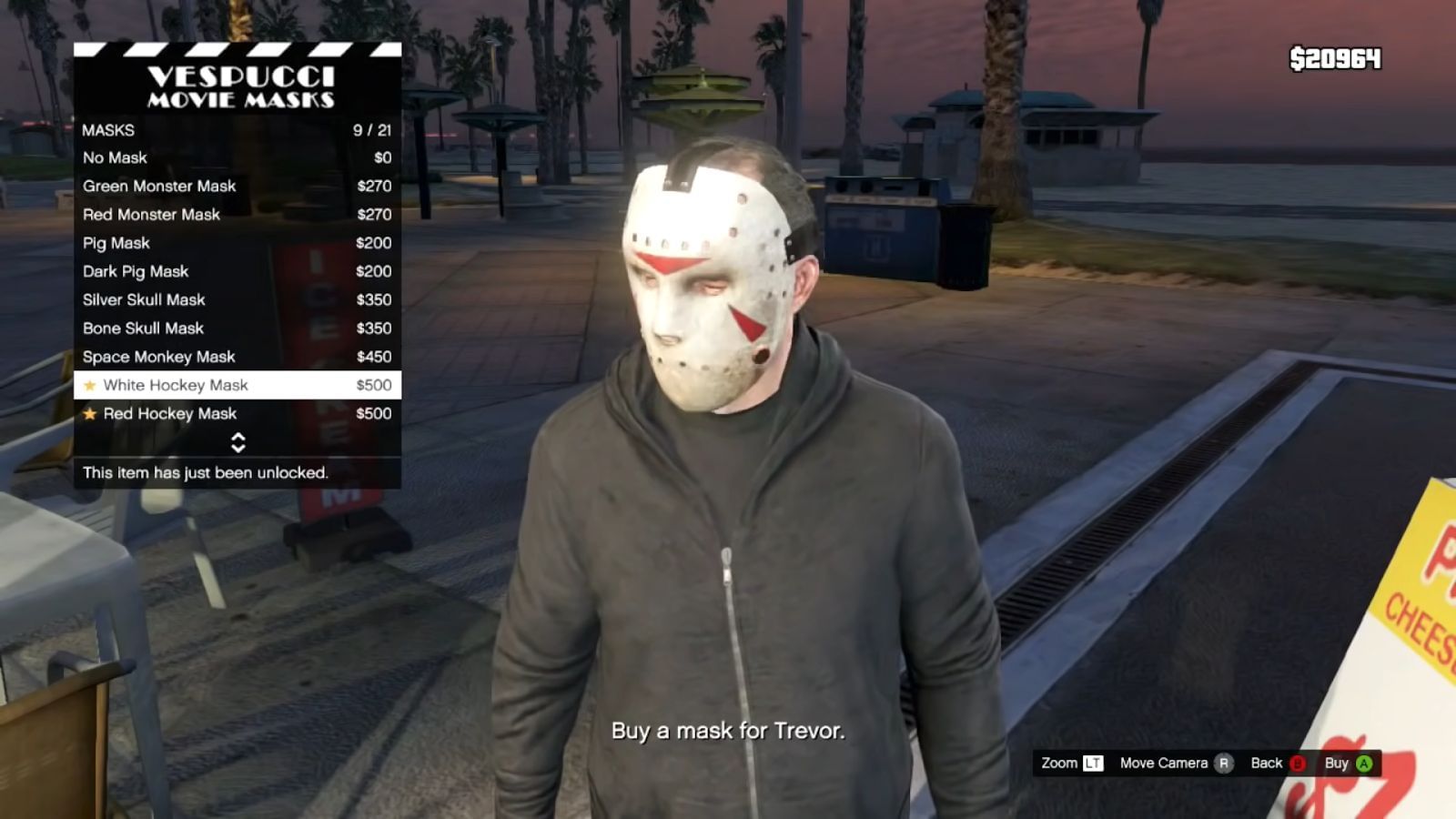The height and width of the screenshot is (819, 1456).
Task: Click Buy to purchase the selected mask
Action: [x=1343, y=763]
